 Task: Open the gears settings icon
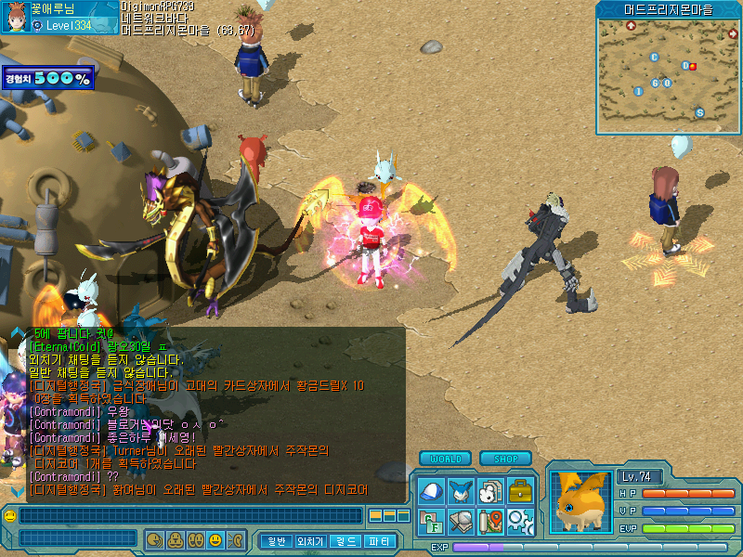(x=521, y=520)
